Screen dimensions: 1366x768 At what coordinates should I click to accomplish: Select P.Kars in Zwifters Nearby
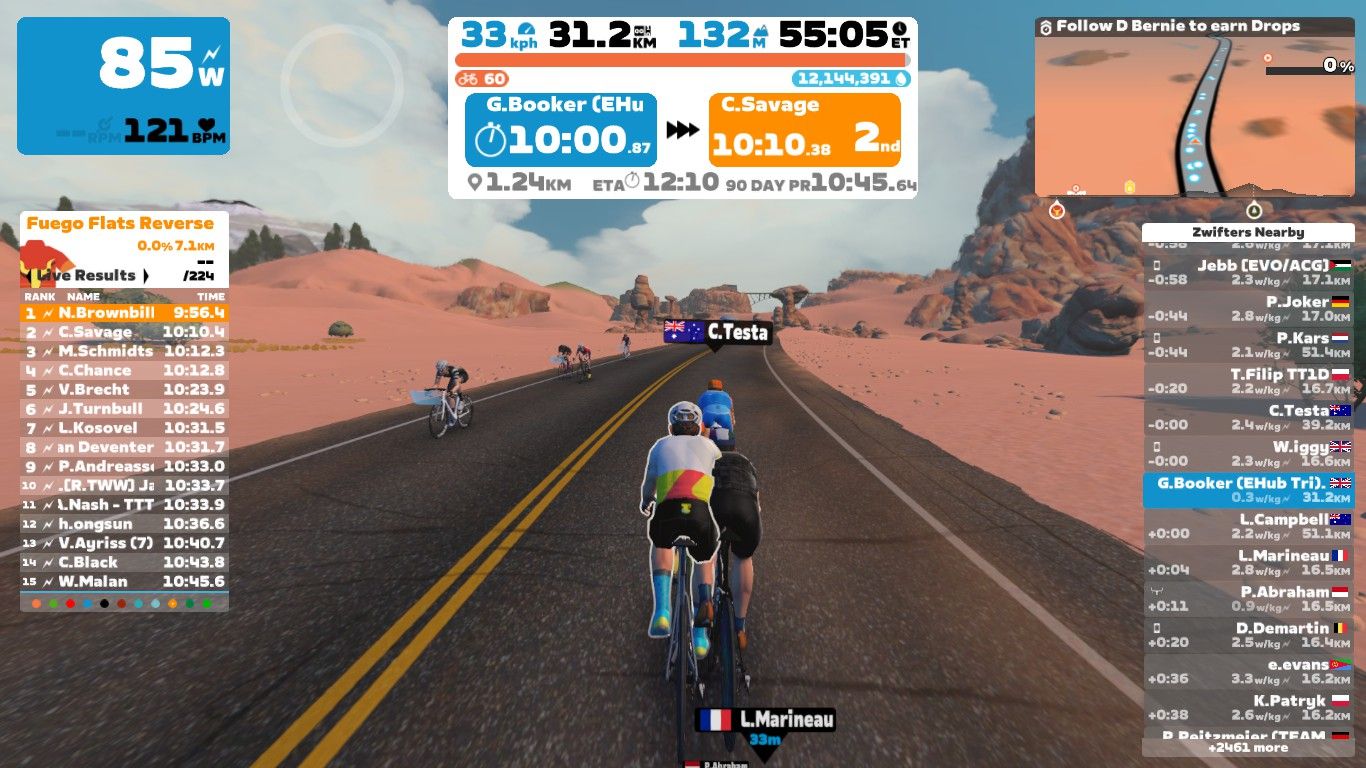pyautogui.click(x=1248, y=345)
